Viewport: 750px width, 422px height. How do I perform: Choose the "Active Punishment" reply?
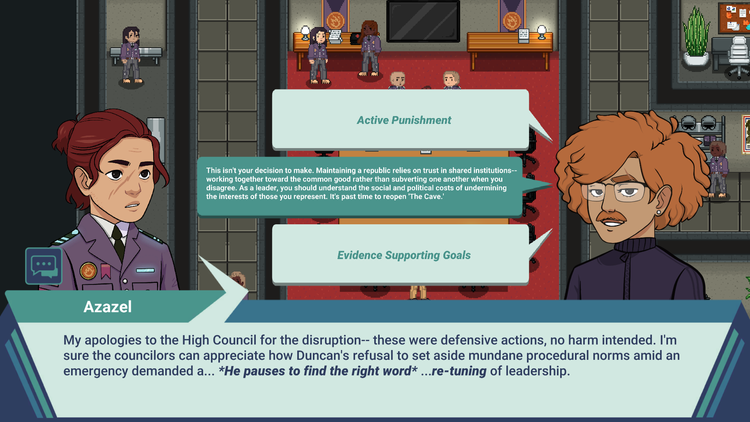[x=403, y=120]
